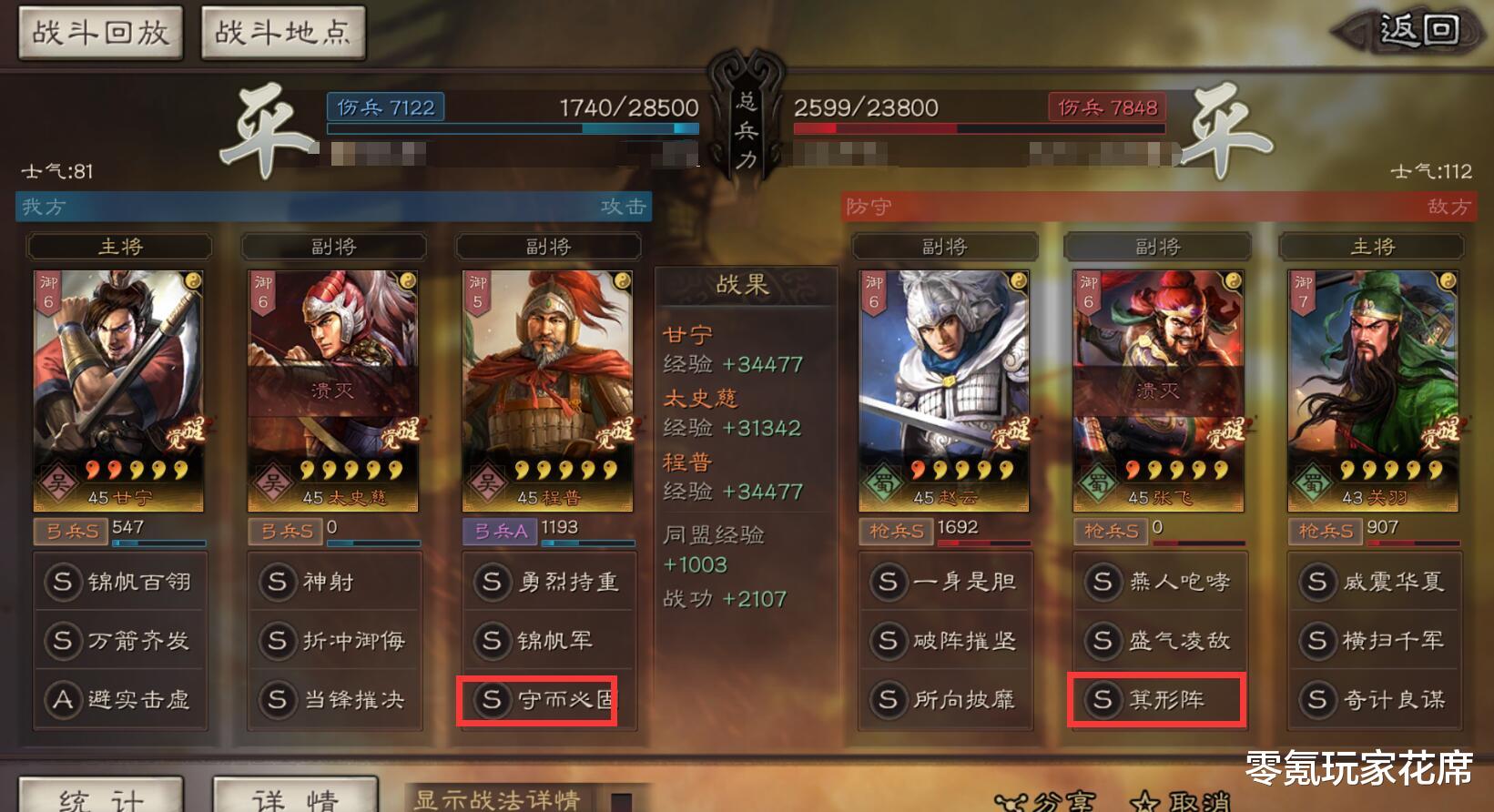Expand the 副将 header above Zhao Yun

tap(945, 245)
